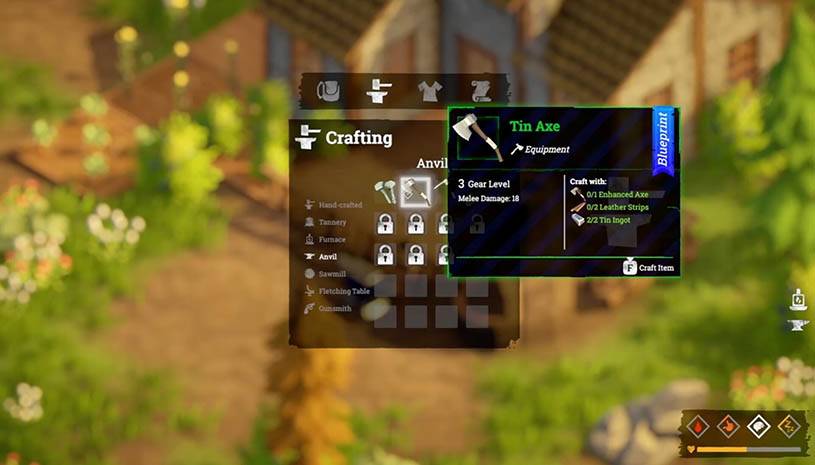Viewport: 815px width, 465px height.
Task: Select the highlighted Tin Axe recipe slot
Action: [x=415, y=191]
